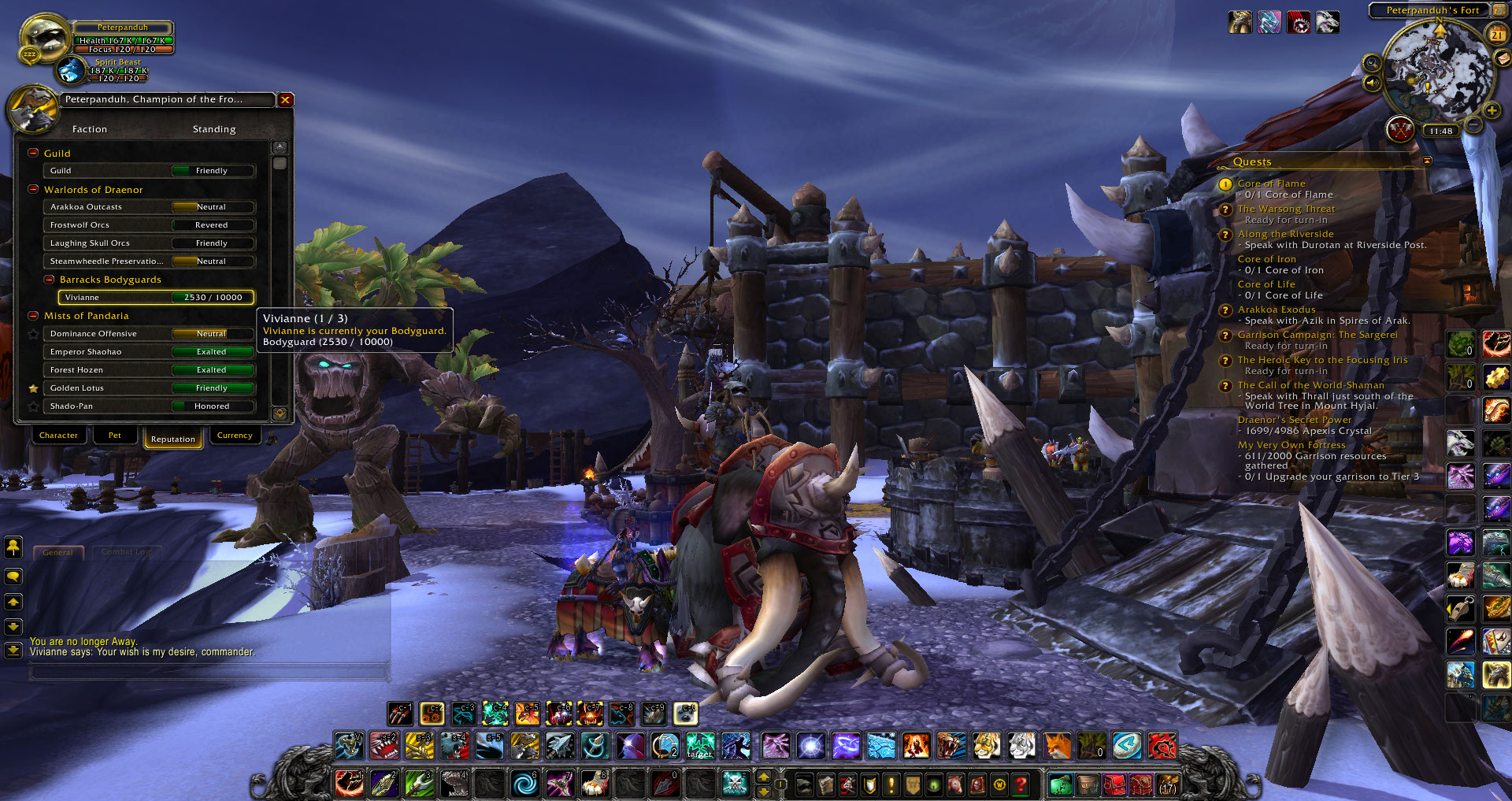Collapse the Warlords of Draenor faction group
1512x801 pixels.
tap(33, 190)
